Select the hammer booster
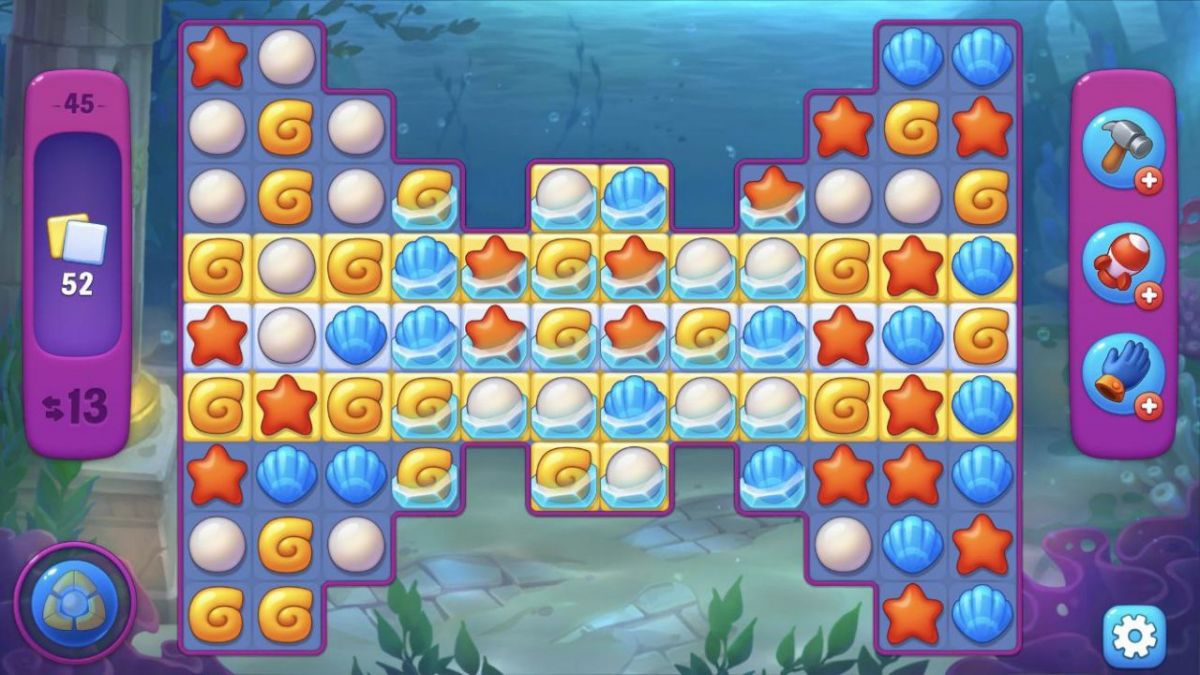The height and width of the screenshot is (675, 1200). (1122, 148)
